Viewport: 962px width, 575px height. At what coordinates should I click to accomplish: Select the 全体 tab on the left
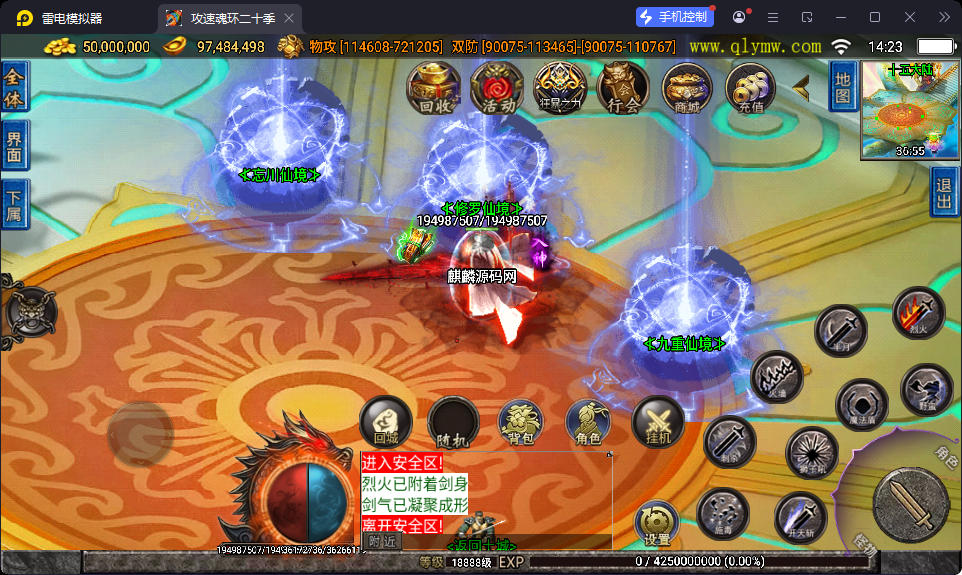tap(14, 87)
